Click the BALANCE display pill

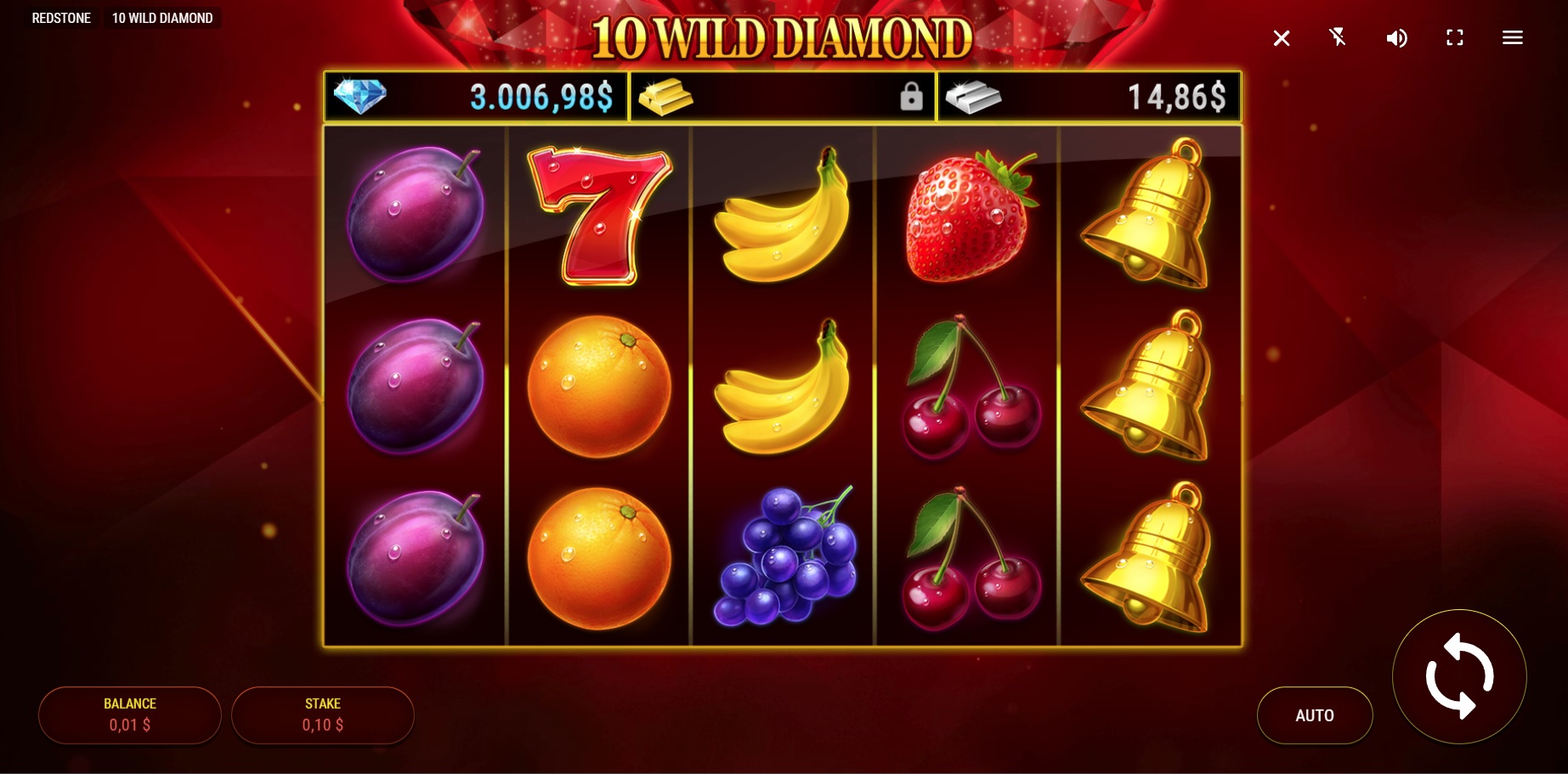[x=129, y=715]
